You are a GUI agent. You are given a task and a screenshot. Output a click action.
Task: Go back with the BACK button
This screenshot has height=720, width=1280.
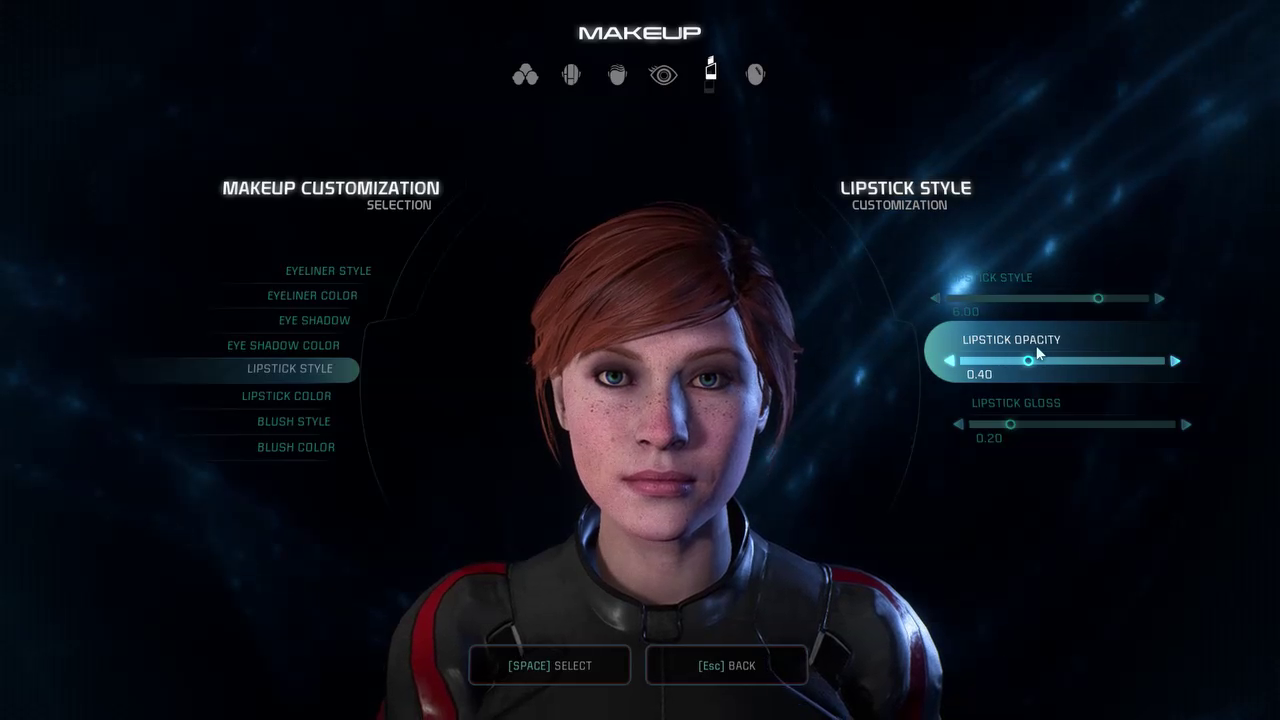[727, 666]
